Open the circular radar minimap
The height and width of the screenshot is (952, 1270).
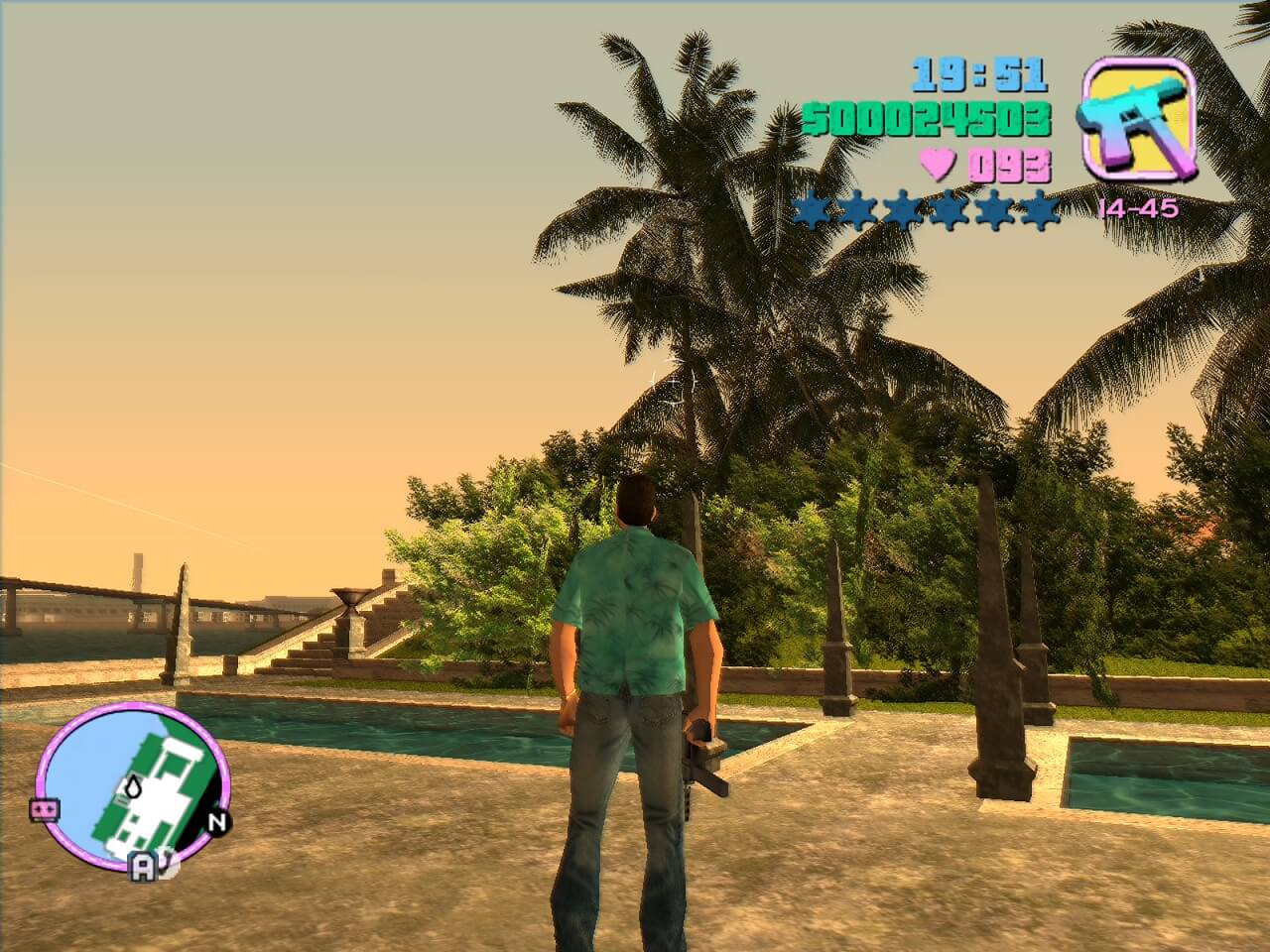click(x=133, y=776)
